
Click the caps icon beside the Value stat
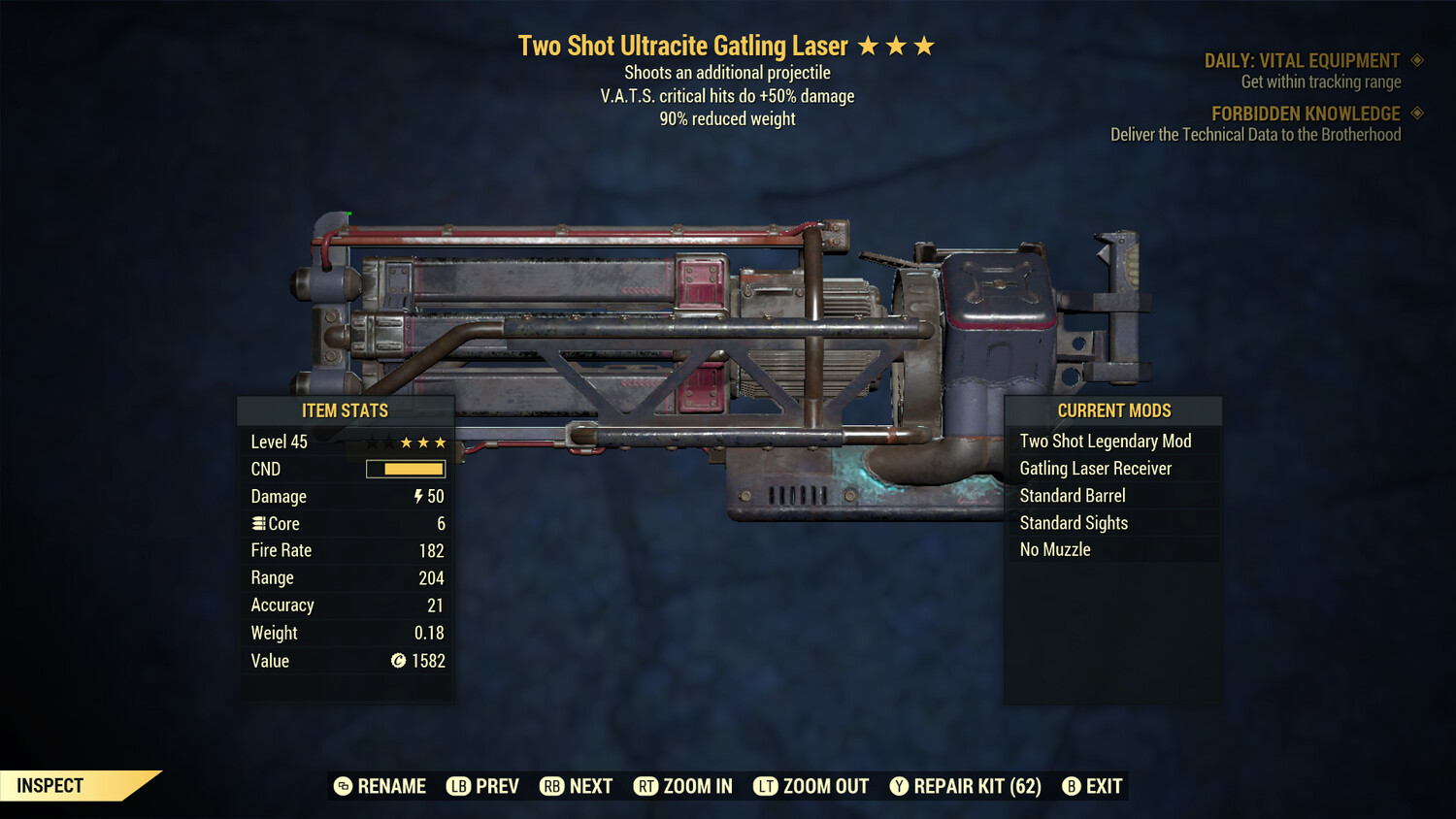pos(397,661)
